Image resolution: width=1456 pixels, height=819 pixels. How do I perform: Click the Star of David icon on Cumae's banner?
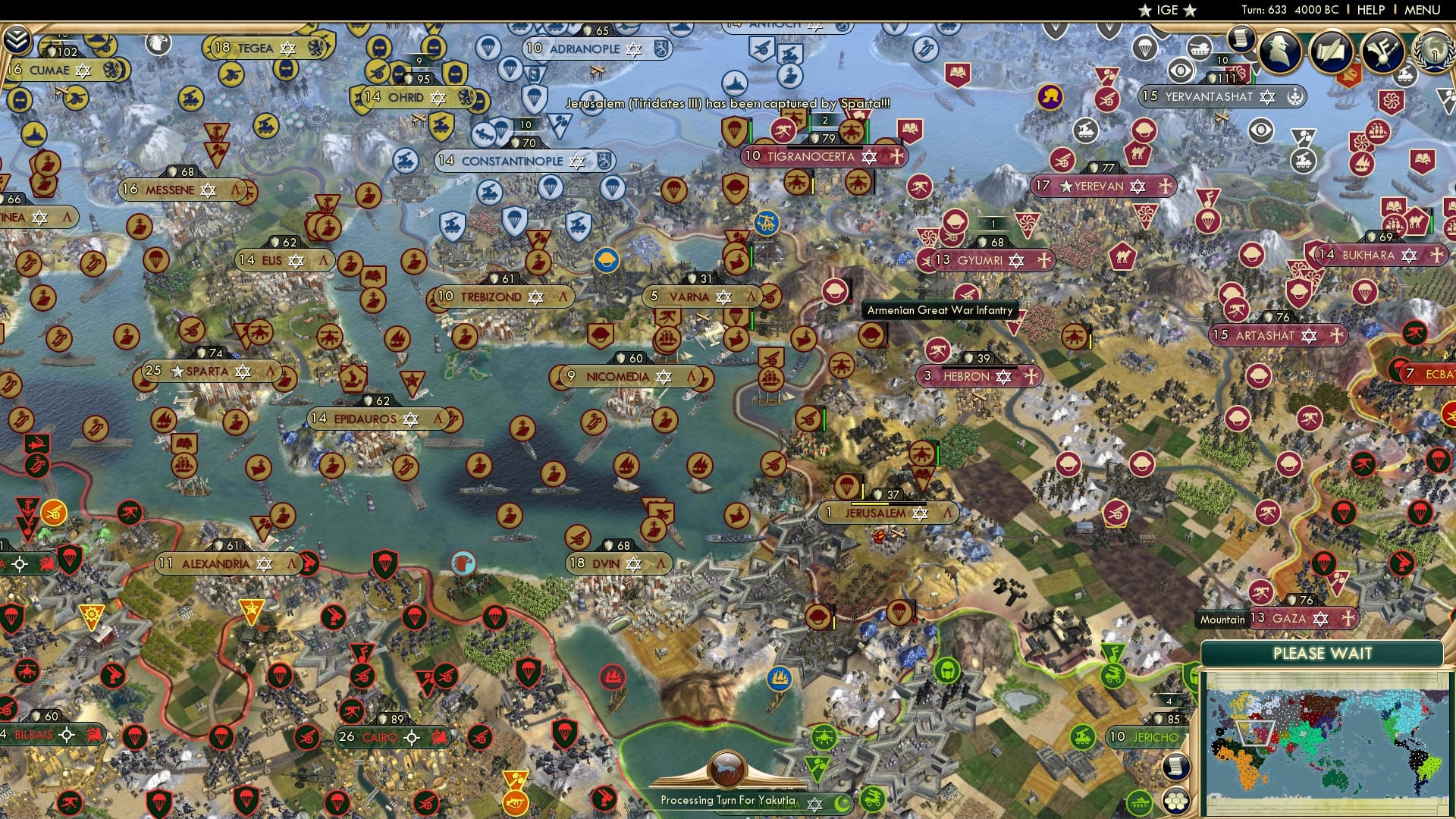[x=83, y=71]
